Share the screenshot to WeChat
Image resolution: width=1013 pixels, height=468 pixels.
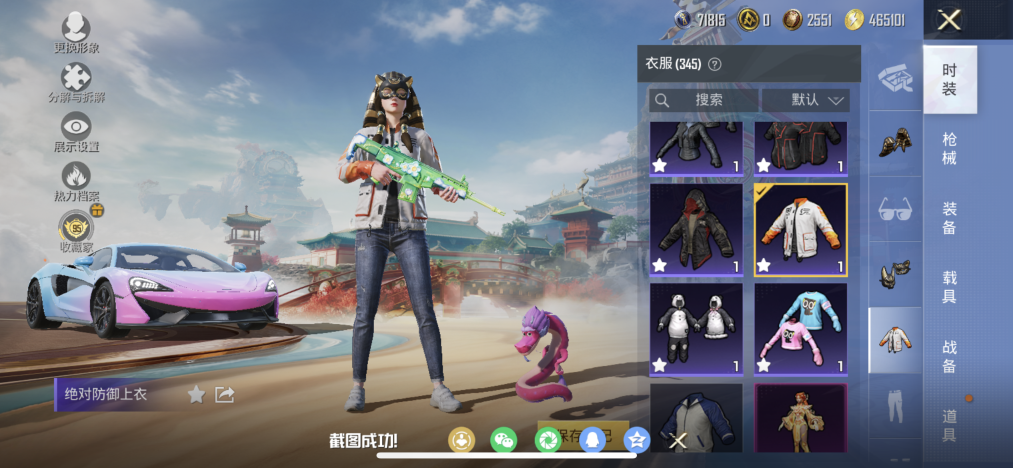click(504, 440)
